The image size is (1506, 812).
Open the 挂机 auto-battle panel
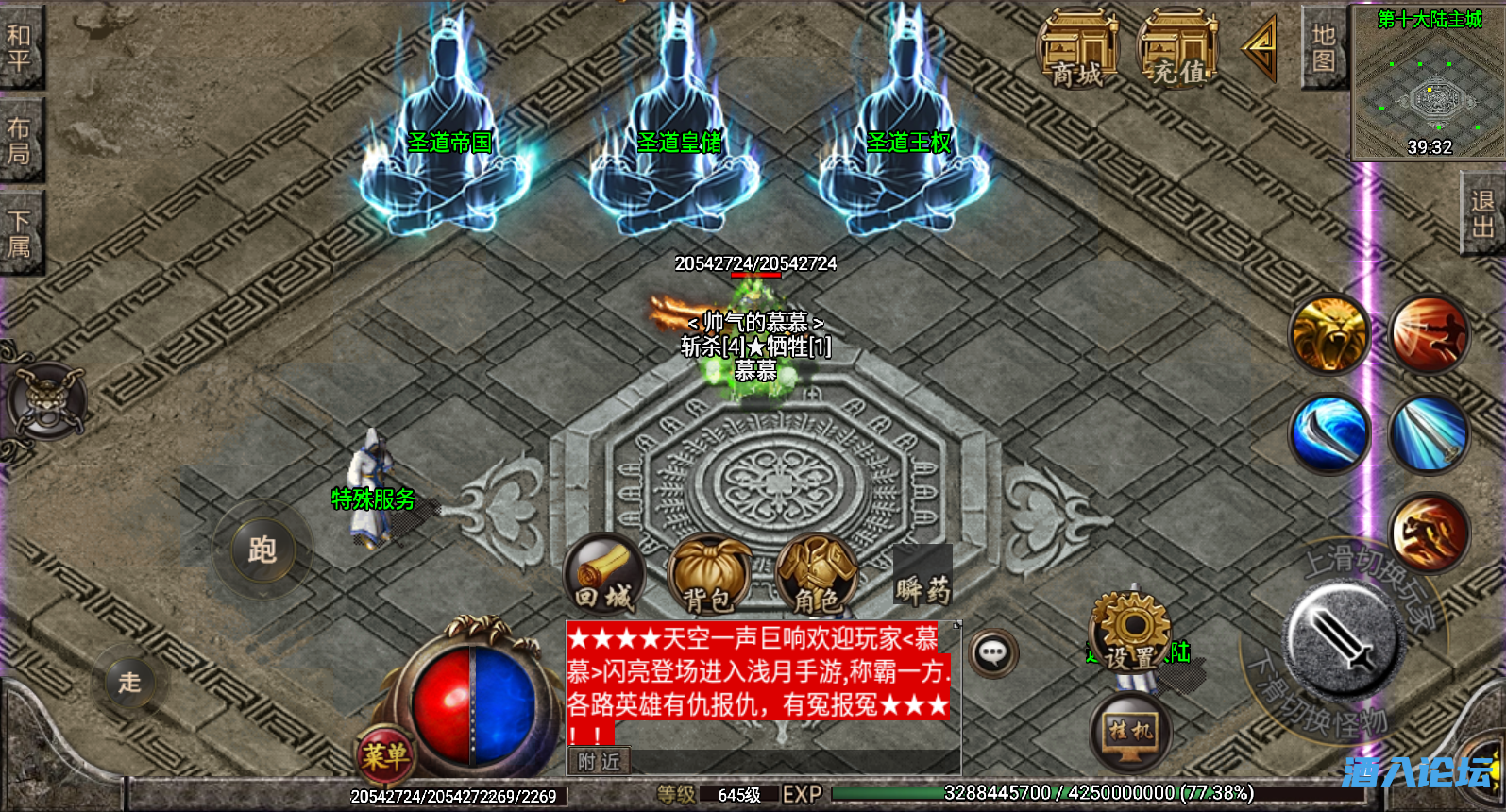coord(1131,728)
